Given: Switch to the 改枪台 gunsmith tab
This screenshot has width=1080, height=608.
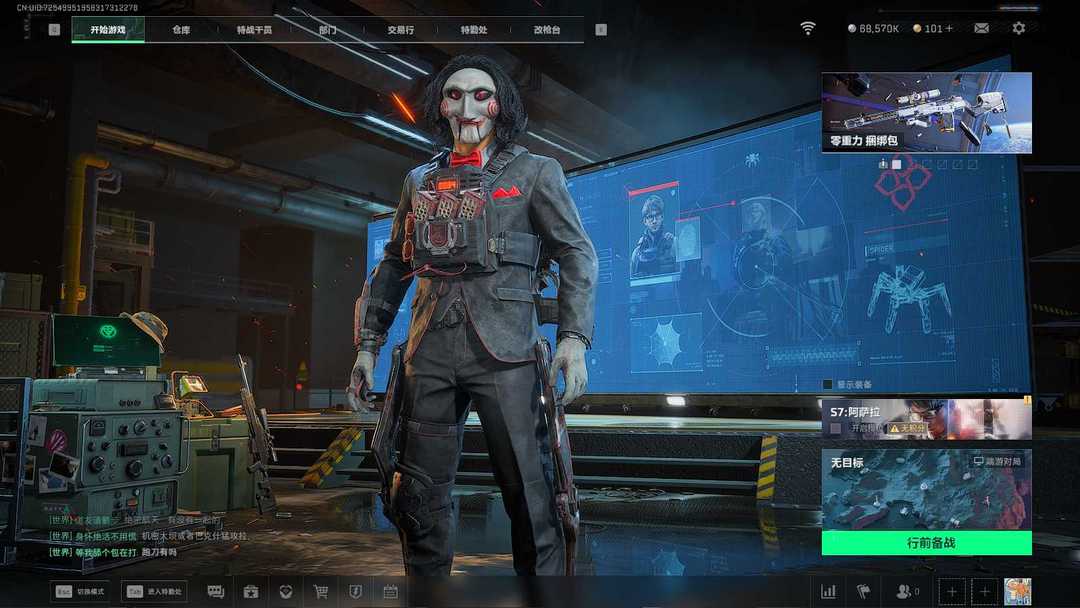Looking at the screenshot, I should [x=547, y=30].
